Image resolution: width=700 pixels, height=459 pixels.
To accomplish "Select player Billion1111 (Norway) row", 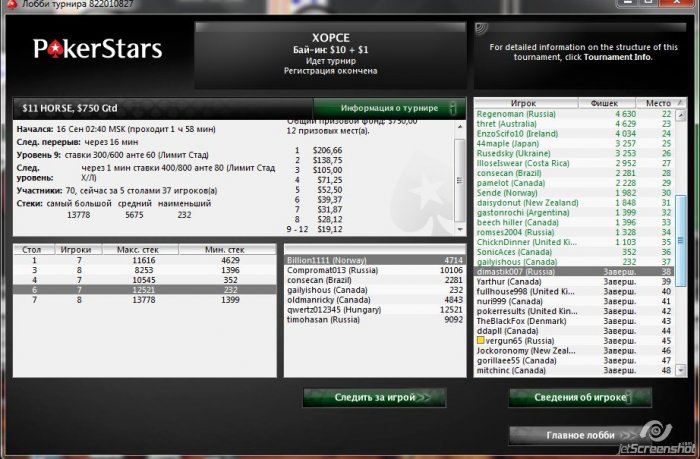I will (368, 259).
